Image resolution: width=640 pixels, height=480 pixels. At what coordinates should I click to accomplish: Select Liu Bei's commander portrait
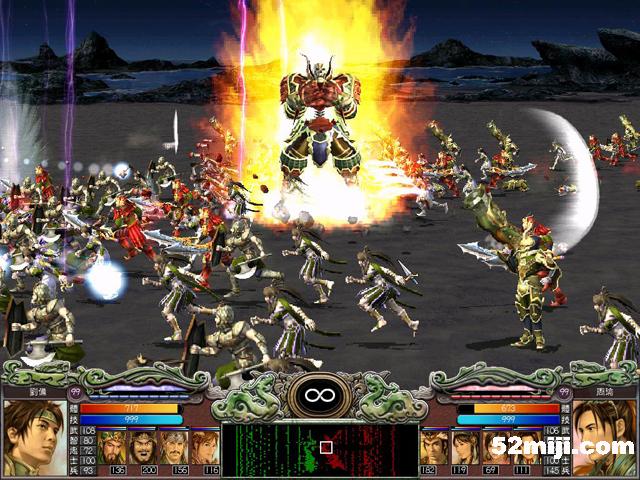tap(33, 437)
